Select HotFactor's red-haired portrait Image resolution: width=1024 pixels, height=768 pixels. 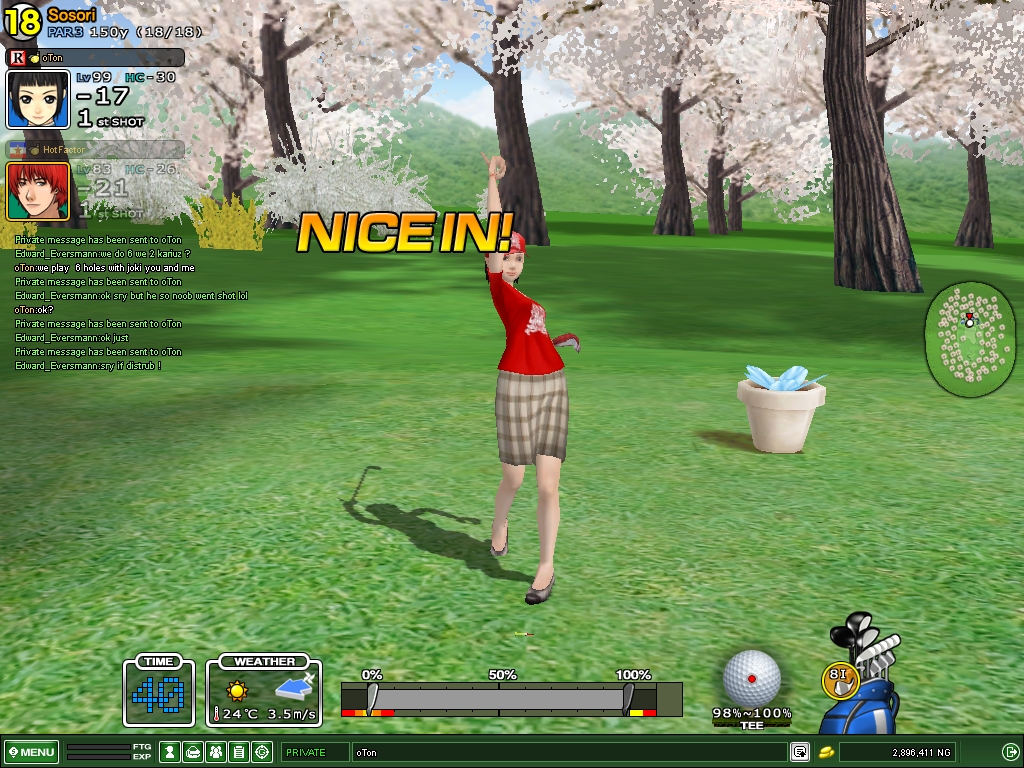click(x=38, y=191)
